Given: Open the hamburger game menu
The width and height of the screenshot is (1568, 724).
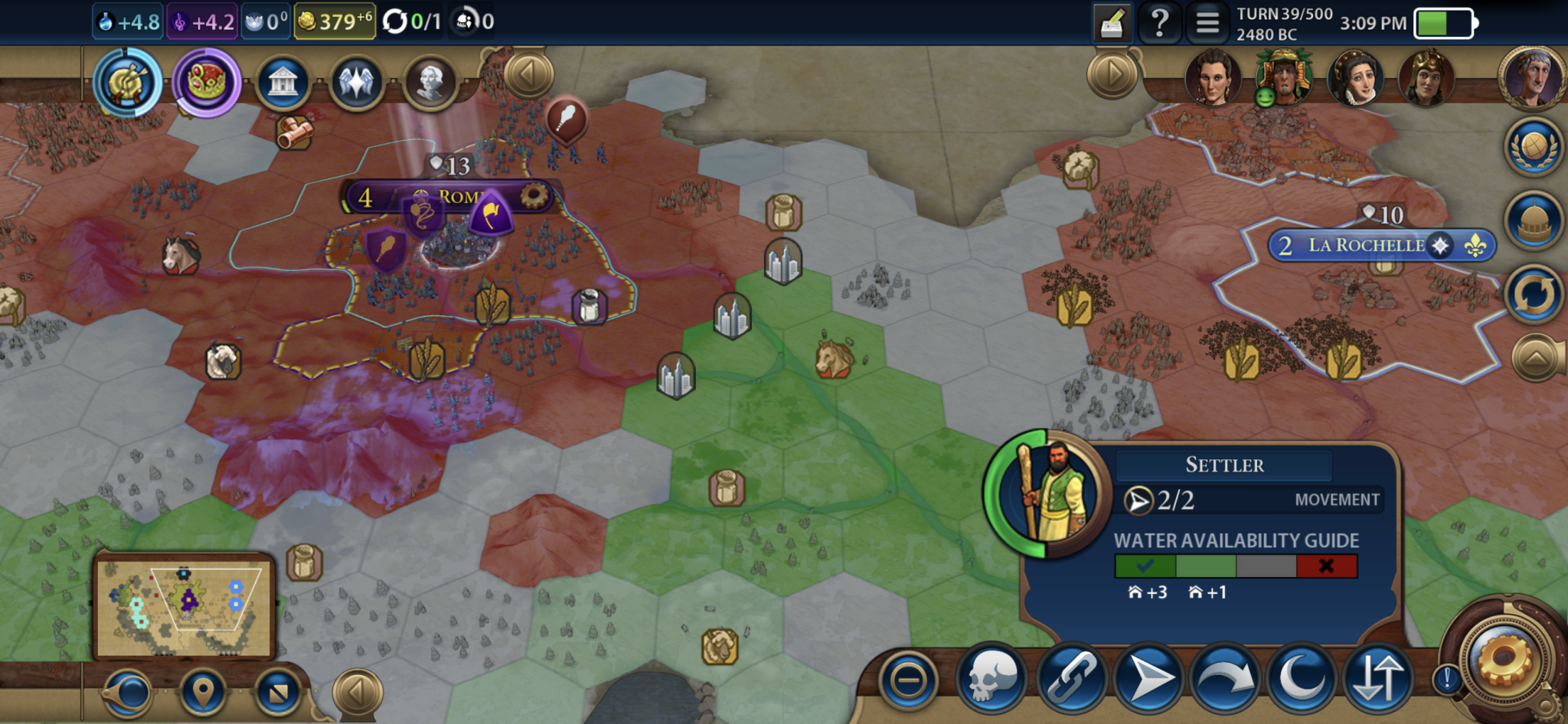Looking at the screenshot, I should coord(1207,22).
